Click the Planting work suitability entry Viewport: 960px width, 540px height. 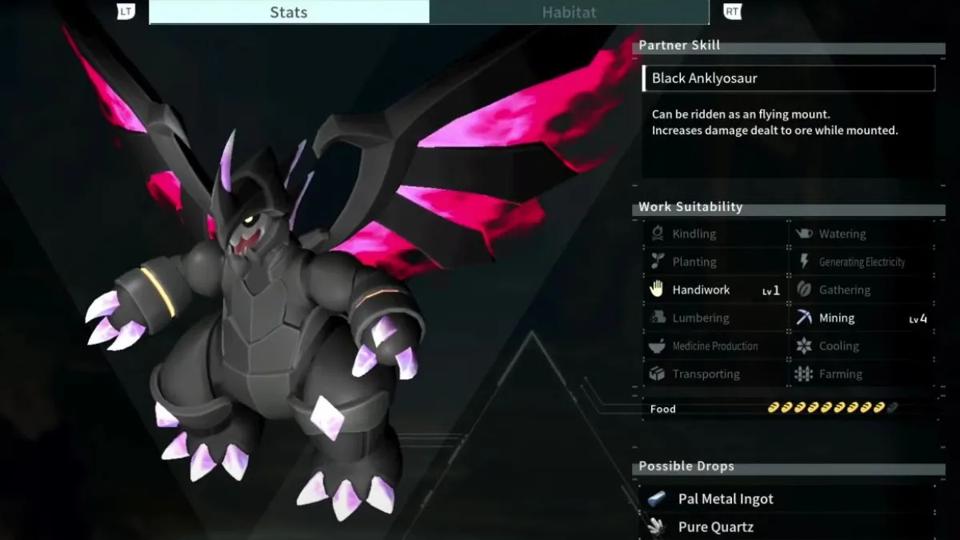click(x=694, y=262)
